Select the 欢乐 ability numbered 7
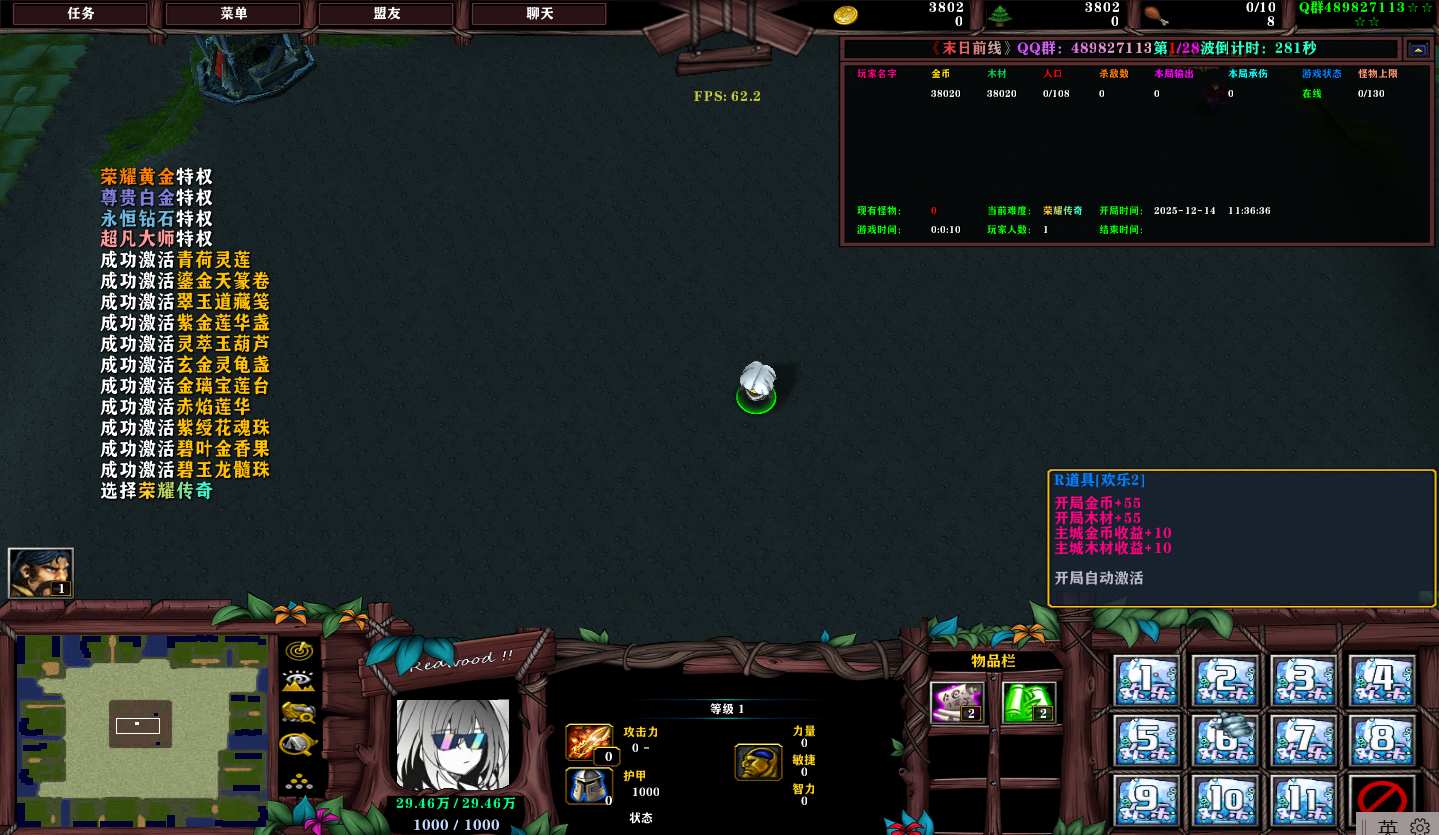The width and height of the screenshot is (1439, 835). (1304, 740)
